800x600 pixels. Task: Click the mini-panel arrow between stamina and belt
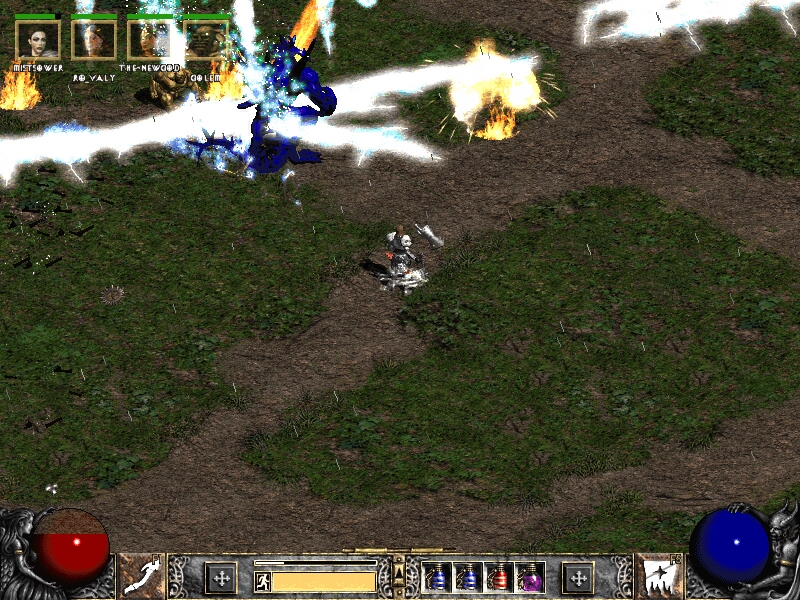[x=398, y=572]
